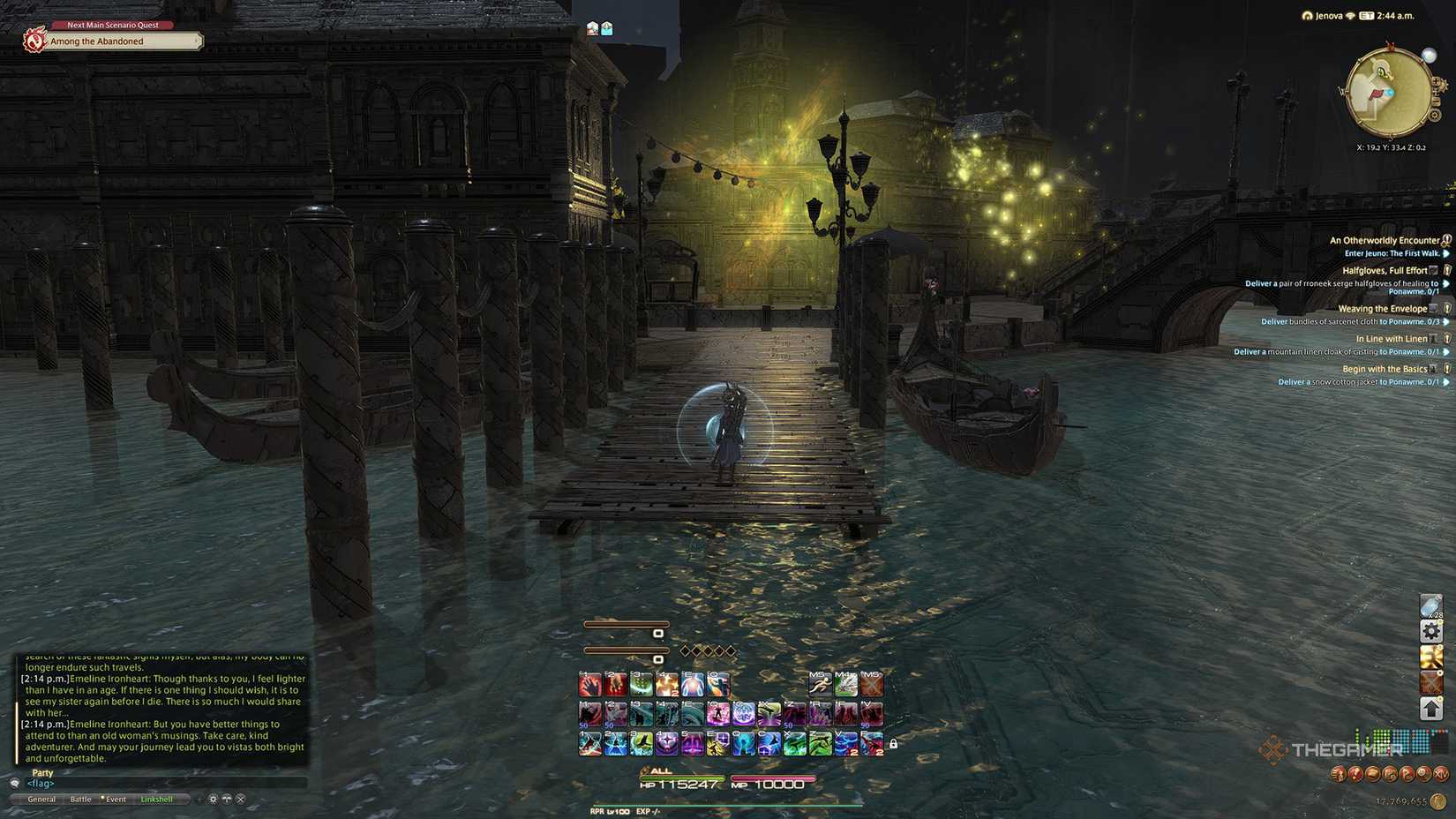This screenshot has width=1456, height=819.
Task: Select the Sprint action on the hotbar
Action: tap(820, 686)
